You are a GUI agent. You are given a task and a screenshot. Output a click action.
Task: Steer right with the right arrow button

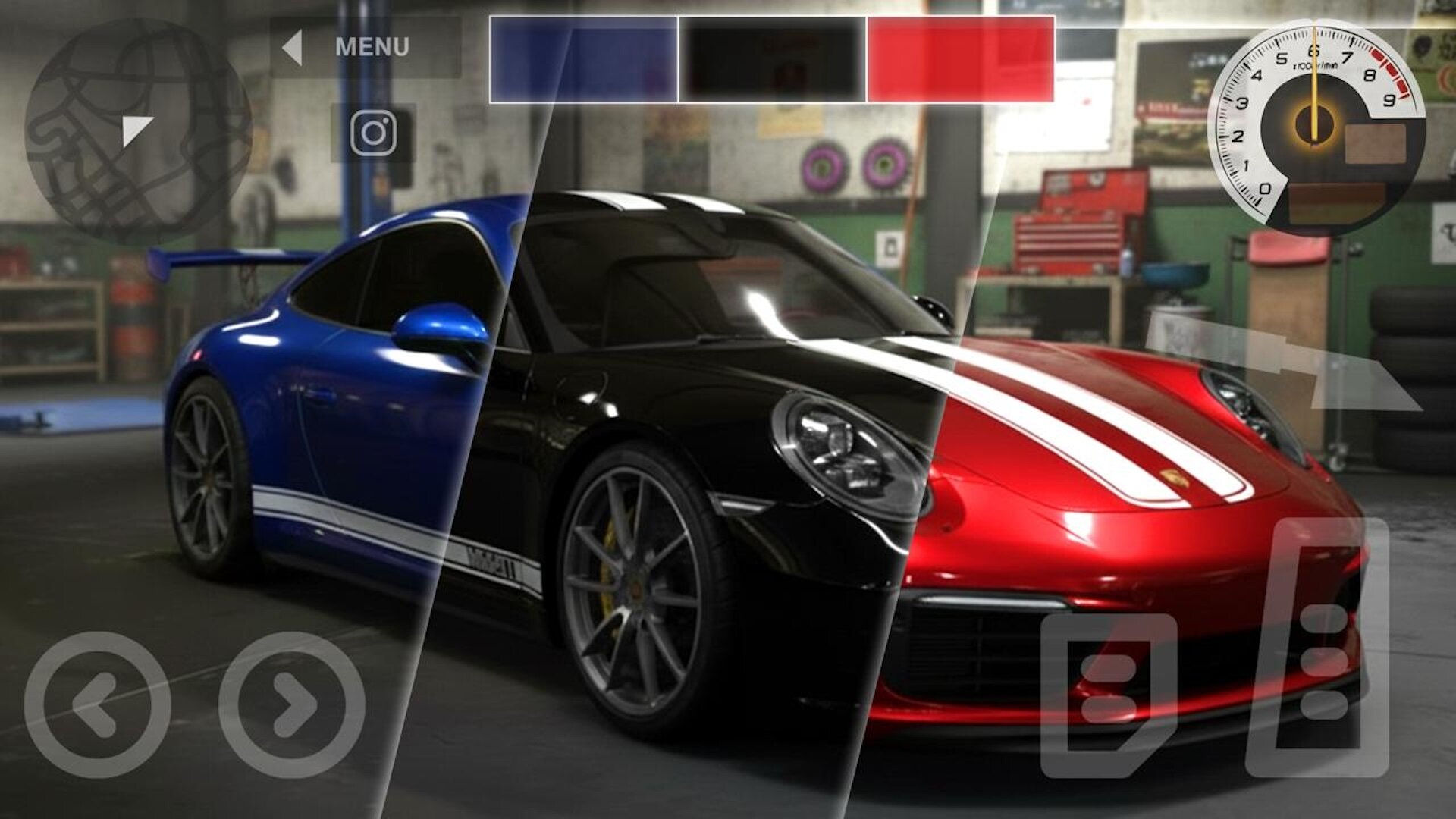[292, 704]
